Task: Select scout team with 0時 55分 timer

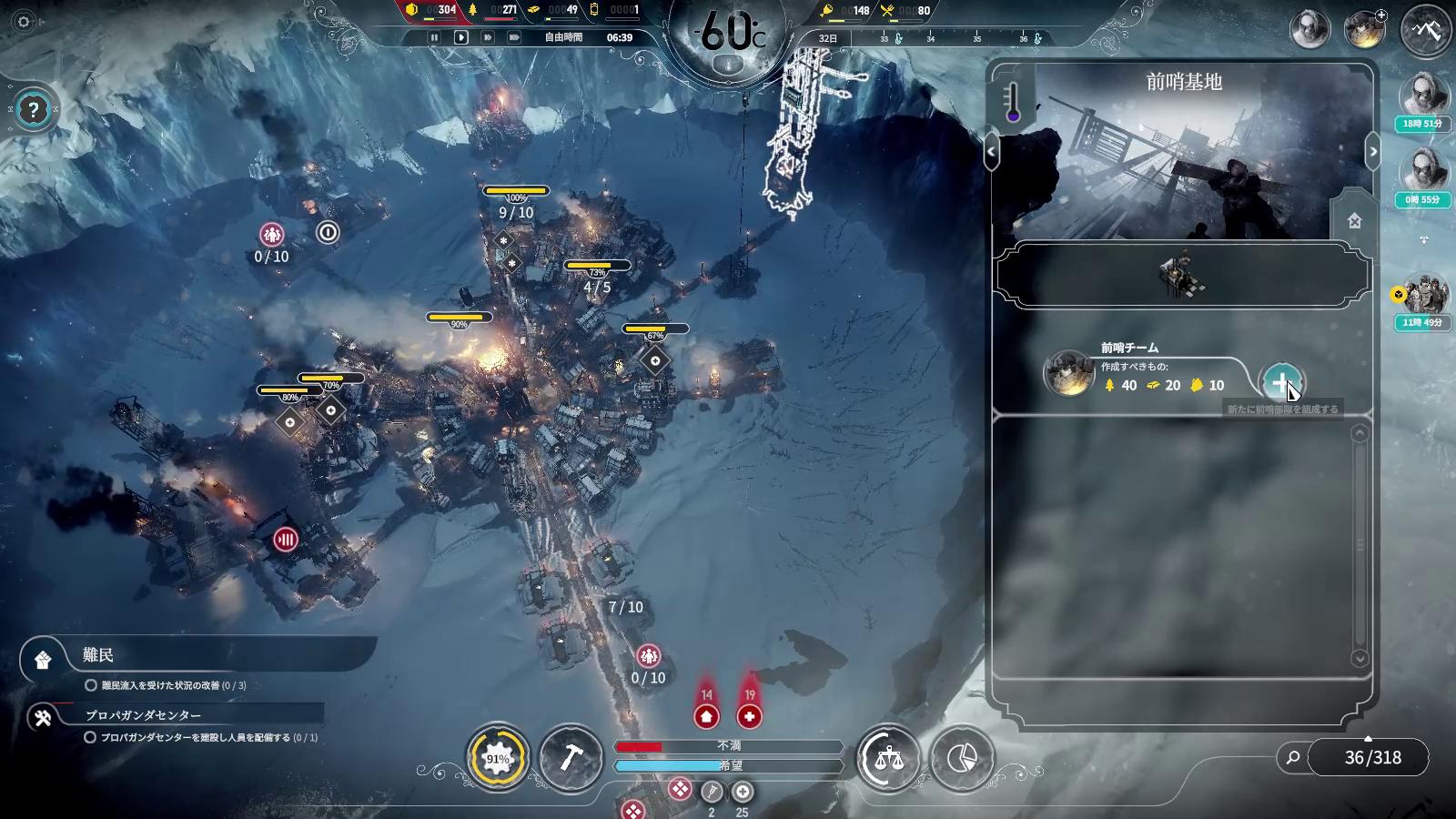Action: coord(1424,173)
